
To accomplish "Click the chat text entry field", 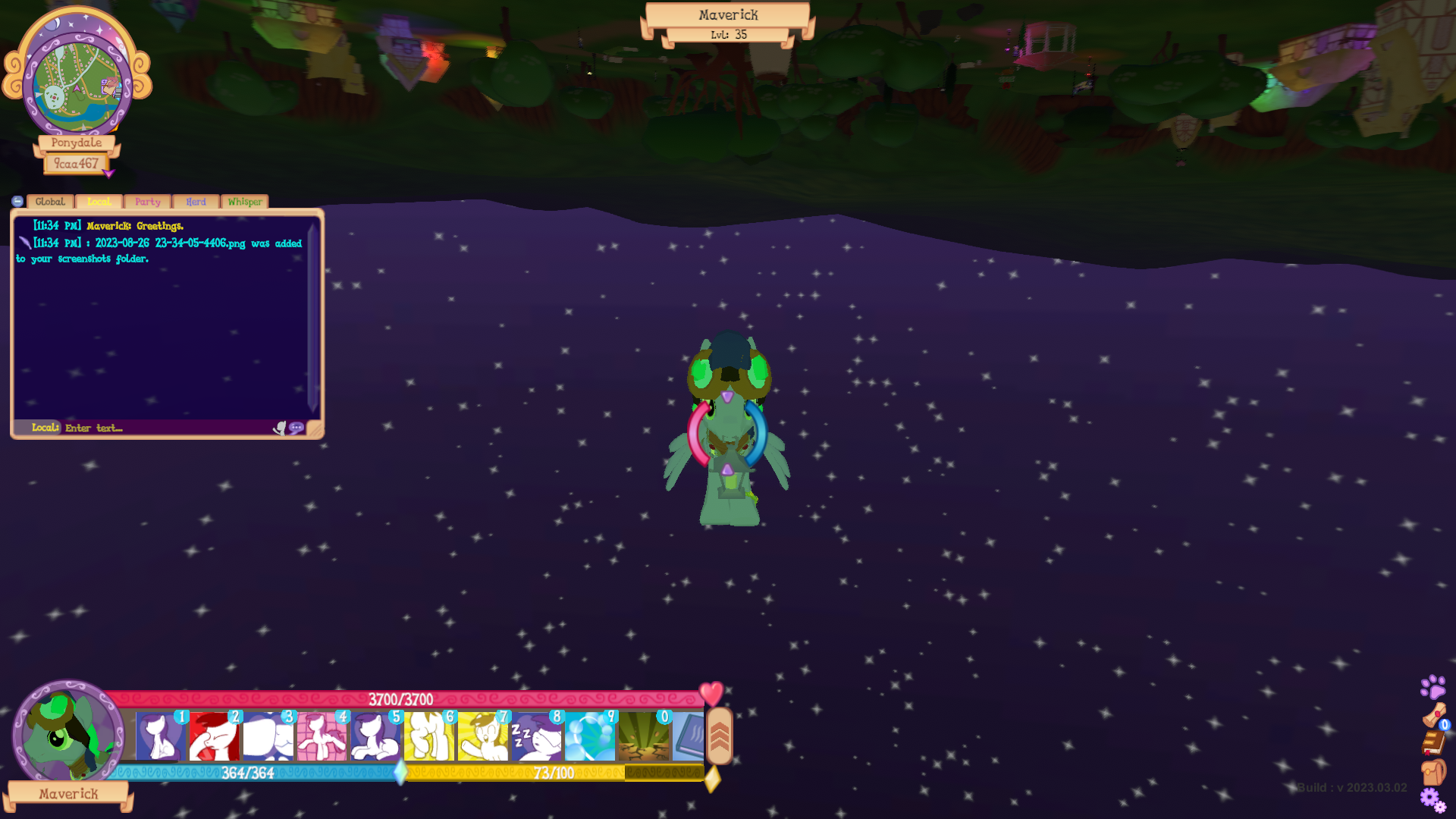I will pos(167,428).
